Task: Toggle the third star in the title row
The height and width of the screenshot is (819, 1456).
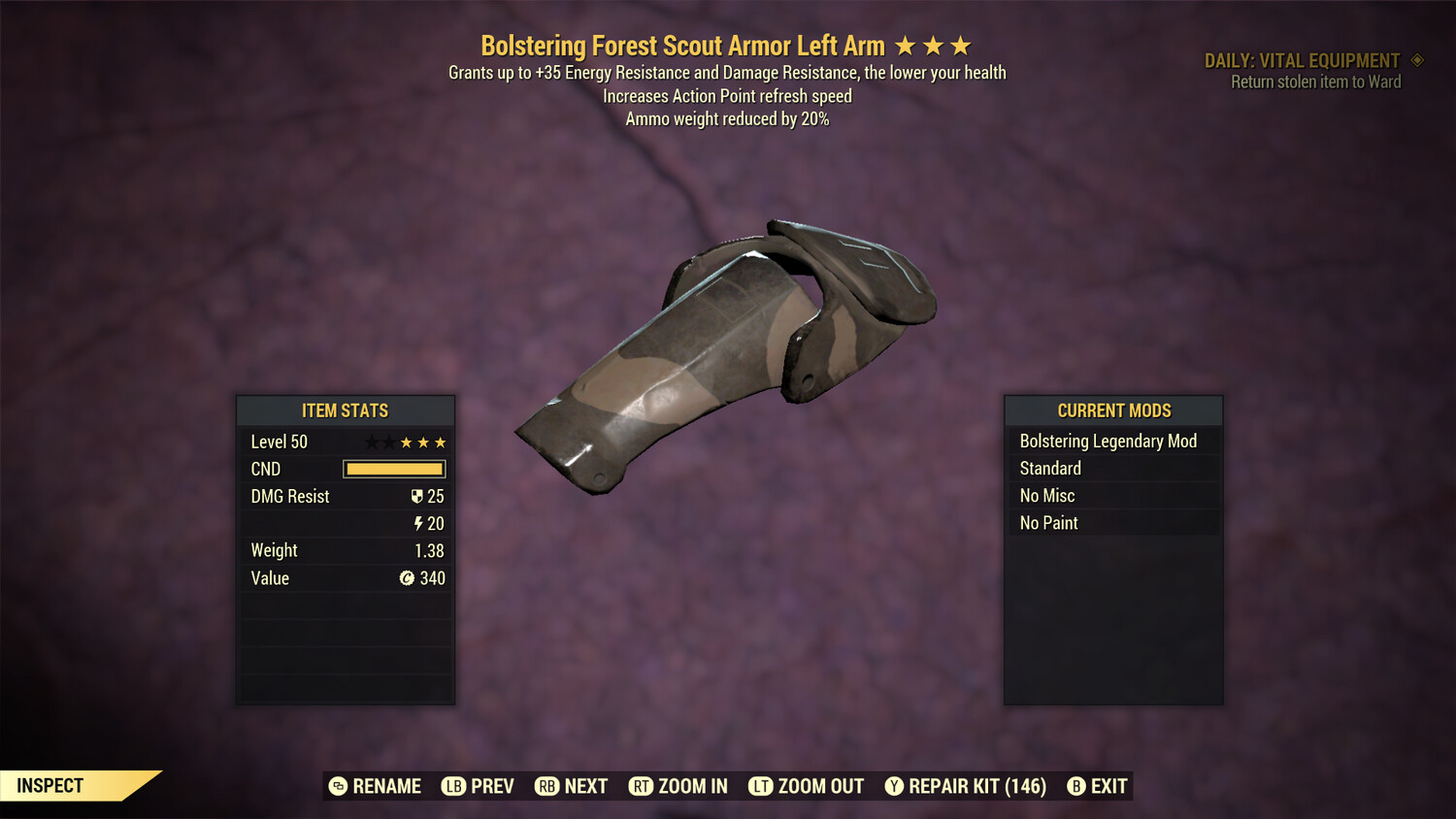Action: 960,45
